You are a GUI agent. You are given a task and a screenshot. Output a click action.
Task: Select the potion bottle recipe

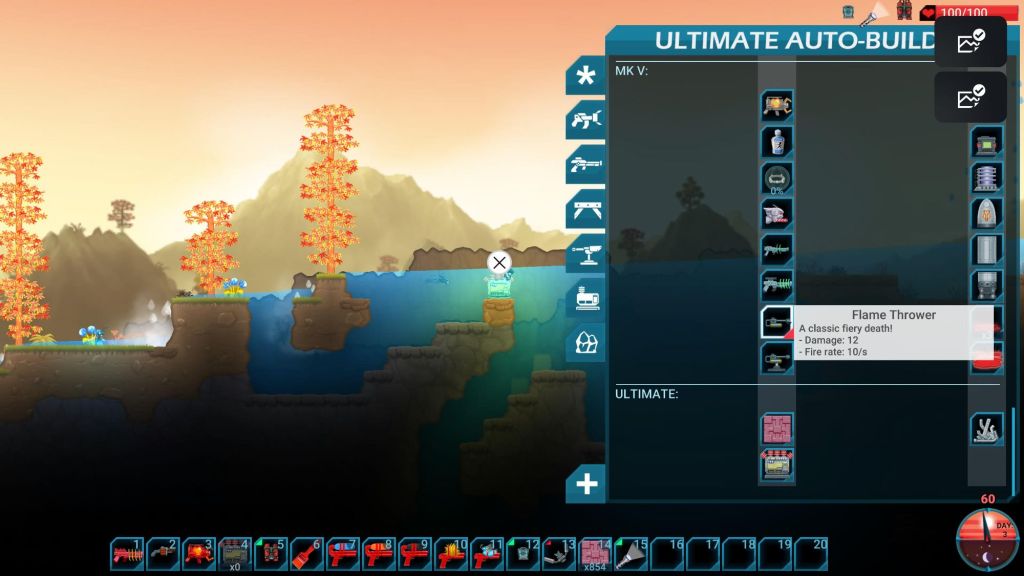[x=777, y=141]
